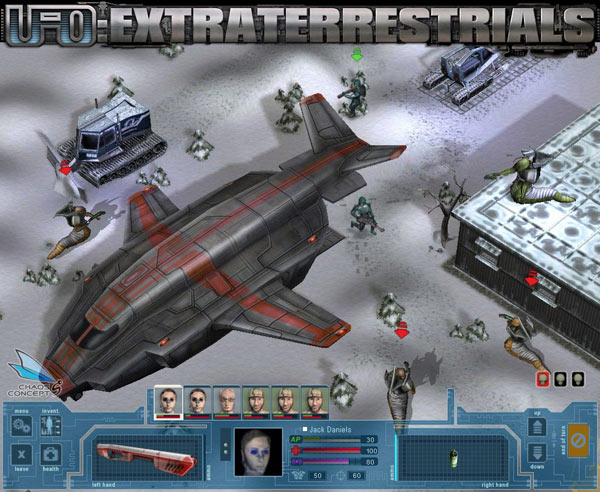Select the bald soldier with glasses portrait
This screenshot has width=600, height=492.
228,401
